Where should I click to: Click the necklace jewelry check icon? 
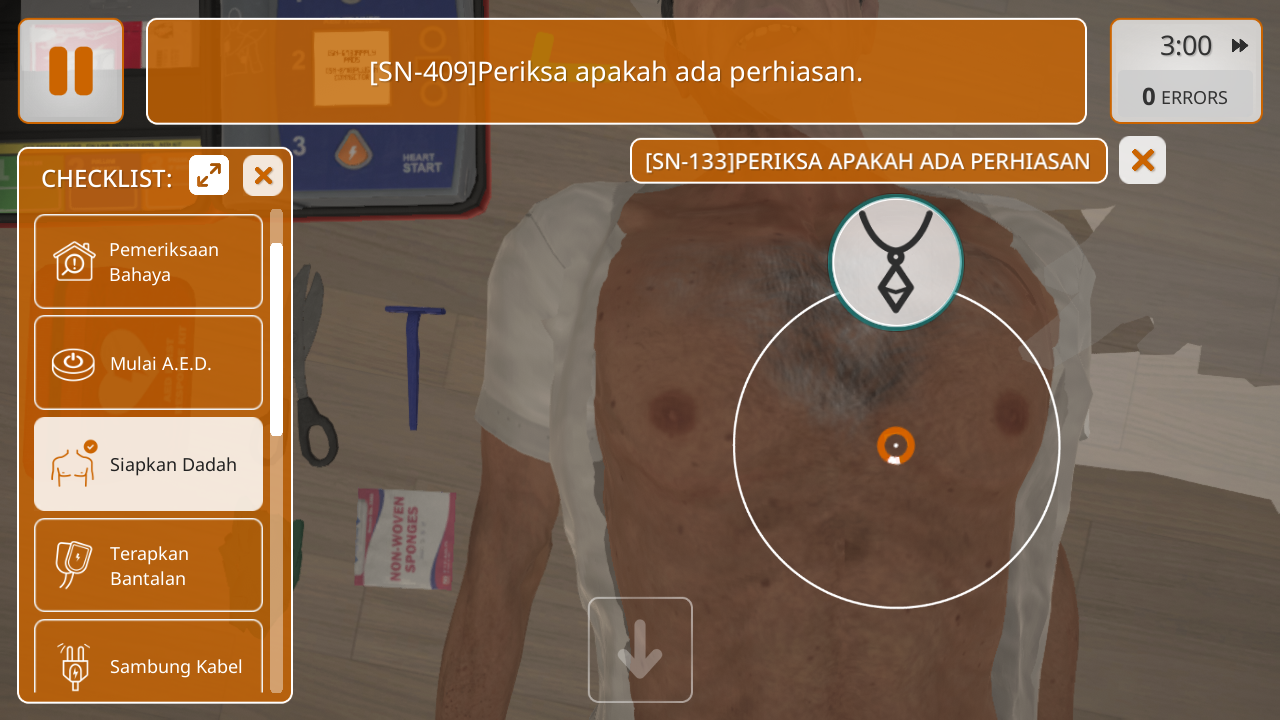pos(896,263)
